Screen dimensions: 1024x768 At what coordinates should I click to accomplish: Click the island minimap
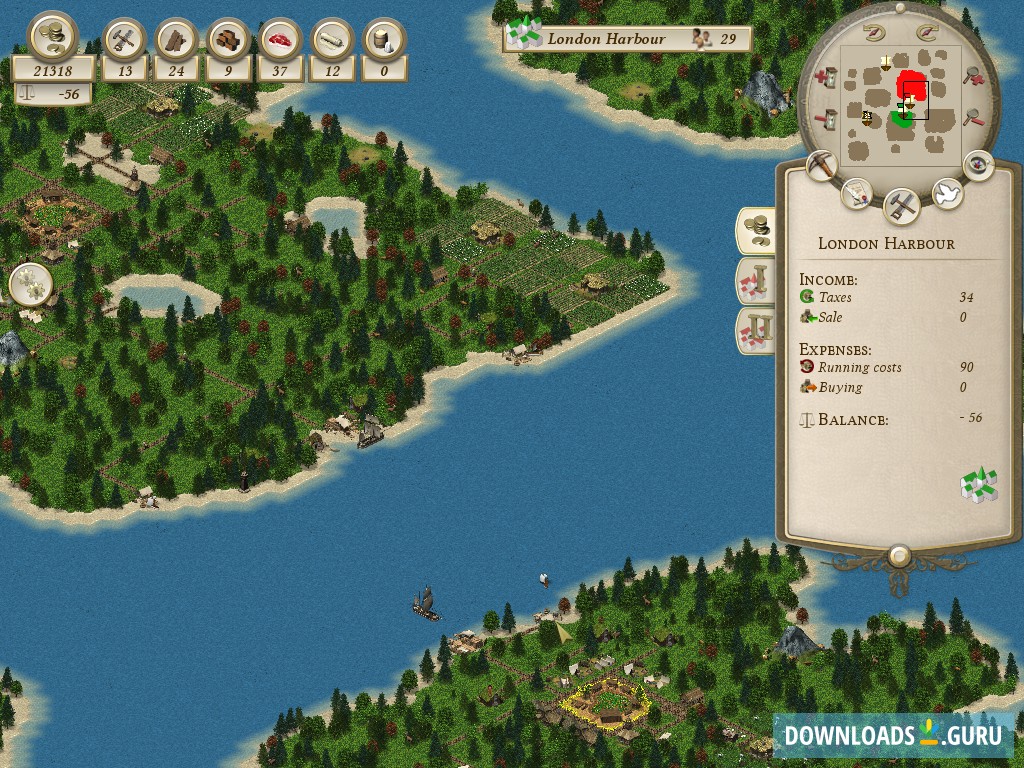(899, 105)
